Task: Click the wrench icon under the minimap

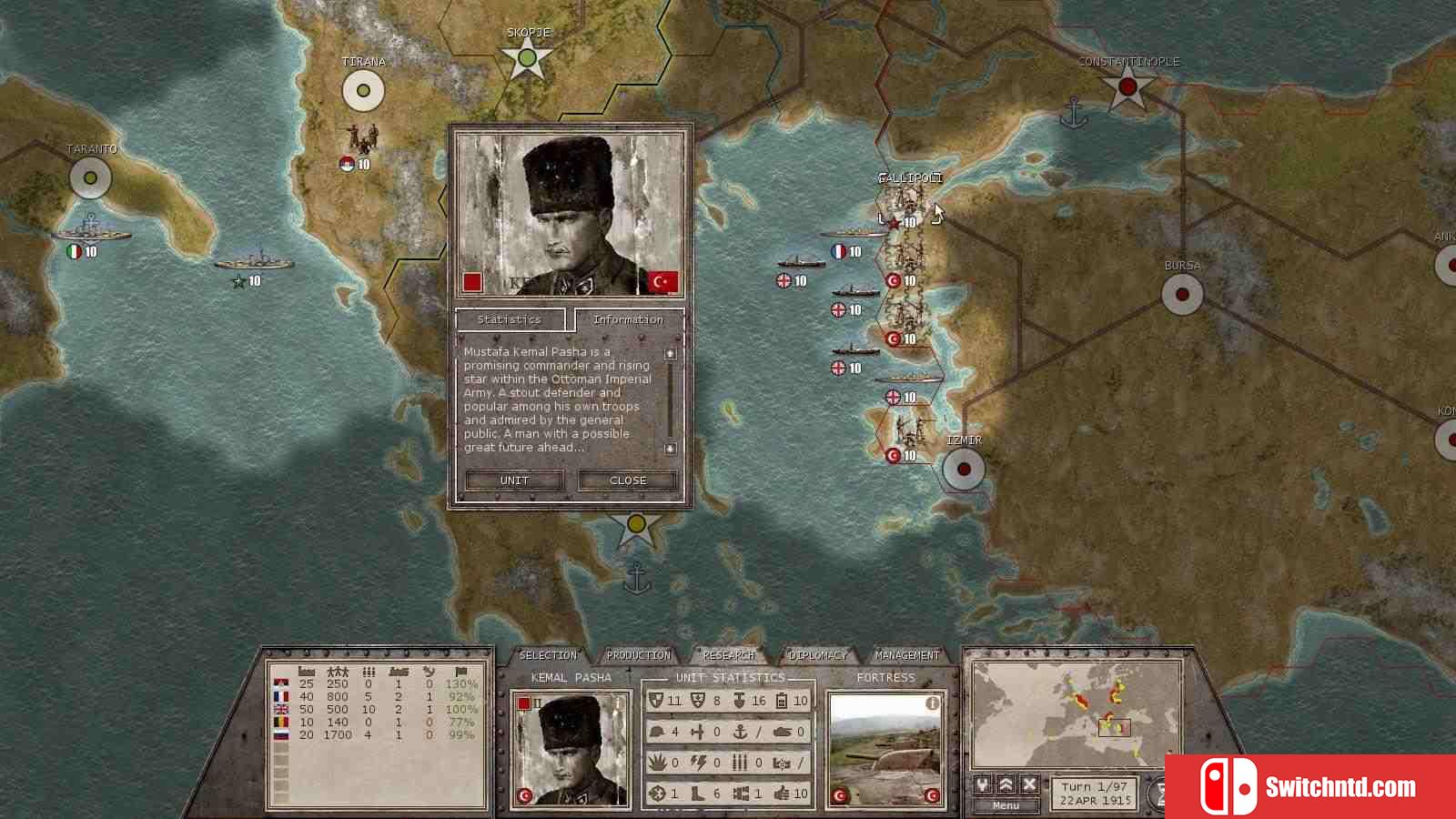Action: pyautogui.click(x=983, y=784)
